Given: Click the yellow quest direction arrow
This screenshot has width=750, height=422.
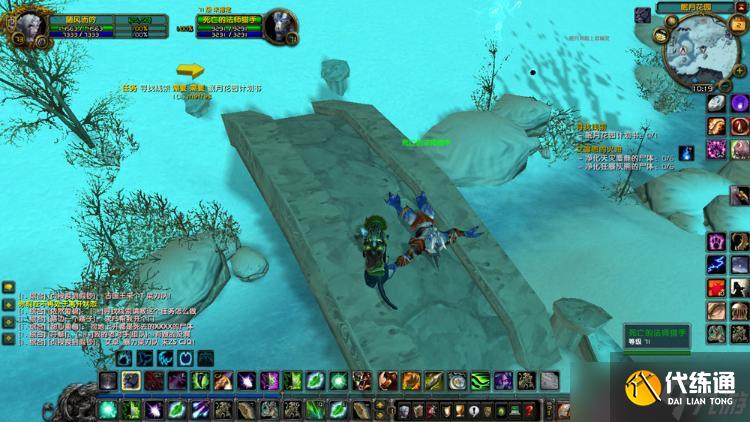Looking at the screenshot, I should click(x=190, y=70).
